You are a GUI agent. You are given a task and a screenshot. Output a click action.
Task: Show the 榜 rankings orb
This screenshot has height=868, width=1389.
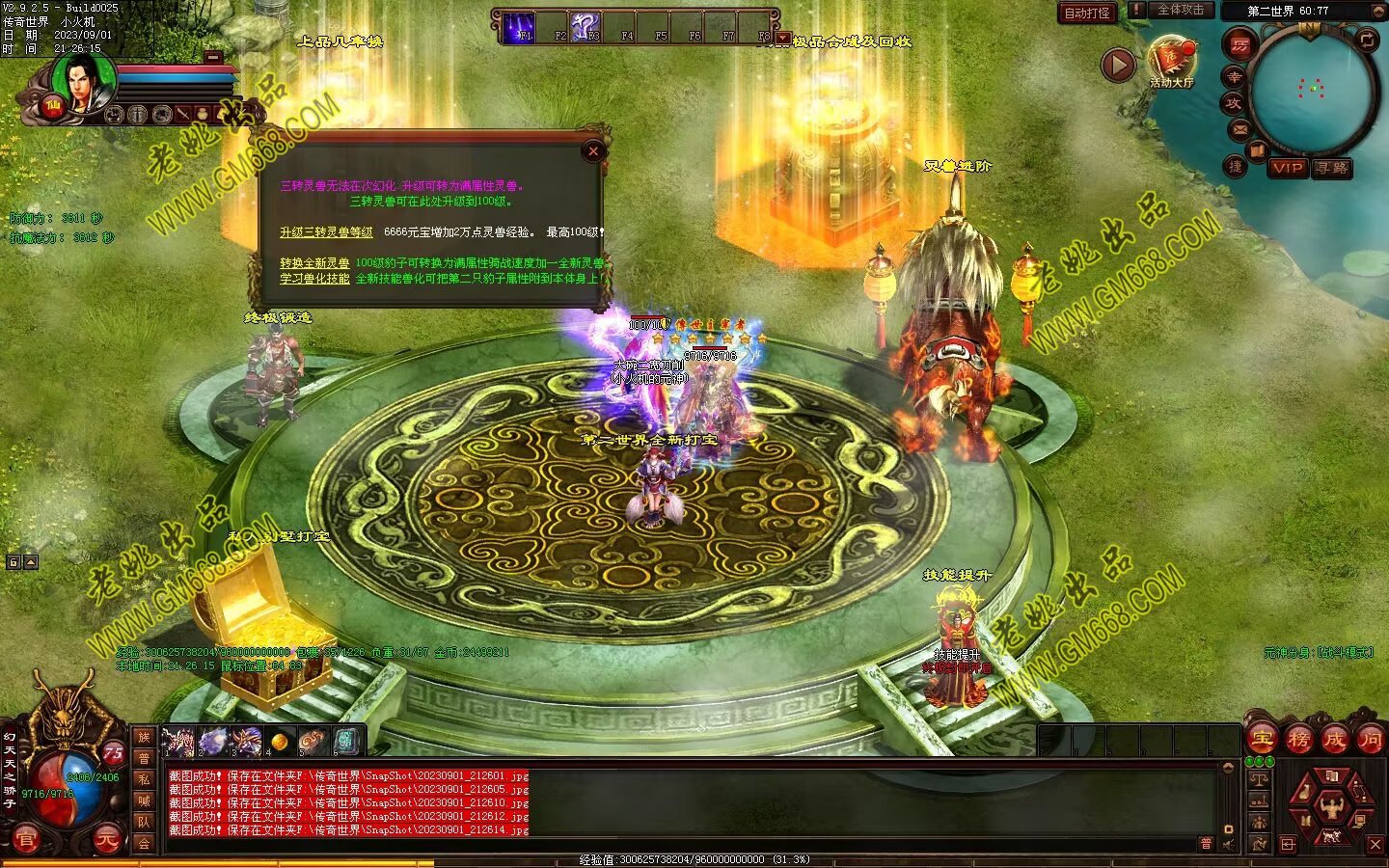[x=1298, y=741]
